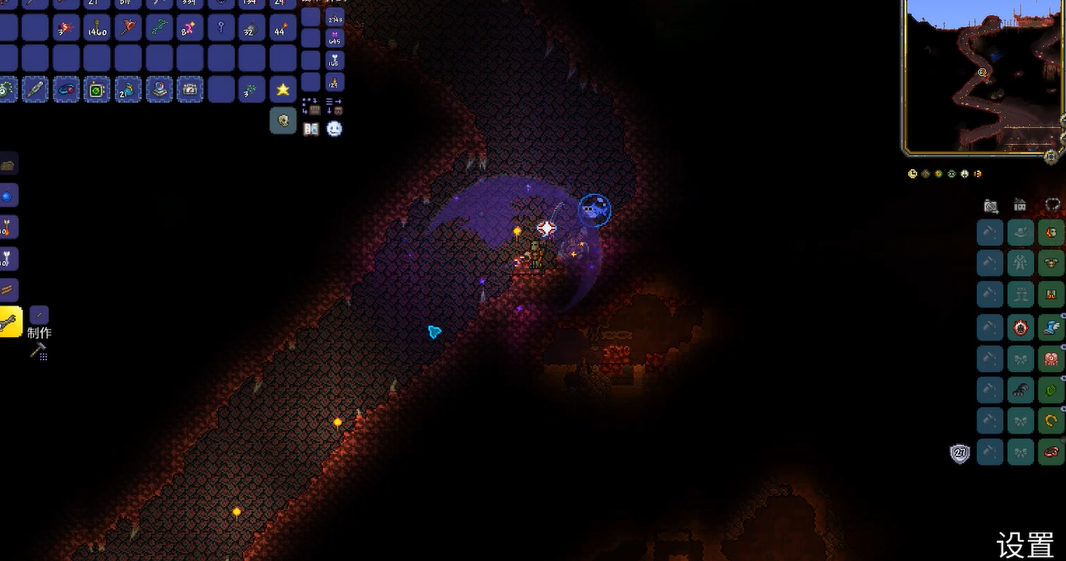Click the highlighted yellow crafting slot
The width and height of the screenshot is (1066, 561).
[10, 323]
